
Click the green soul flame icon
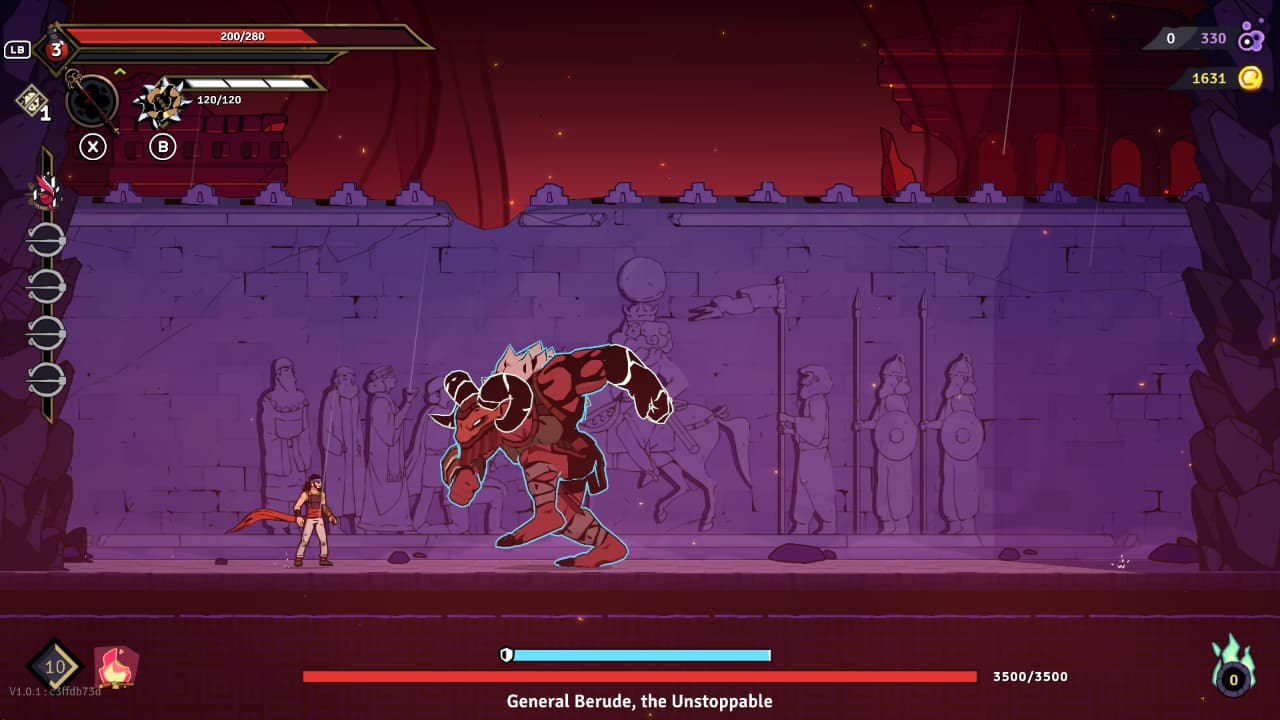point(1233,667)
